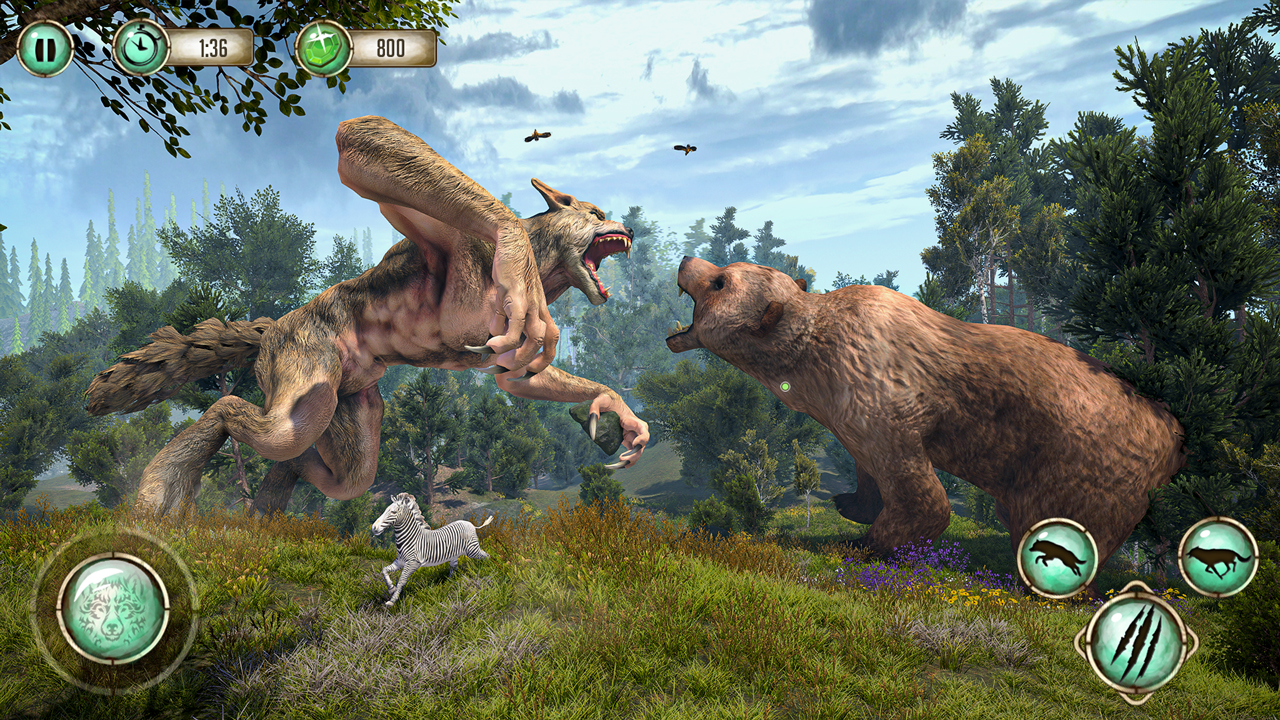Viewport: 1280px width, 720px height.
Task: Select the stopwatch timer icon
Action: point(140,44)
